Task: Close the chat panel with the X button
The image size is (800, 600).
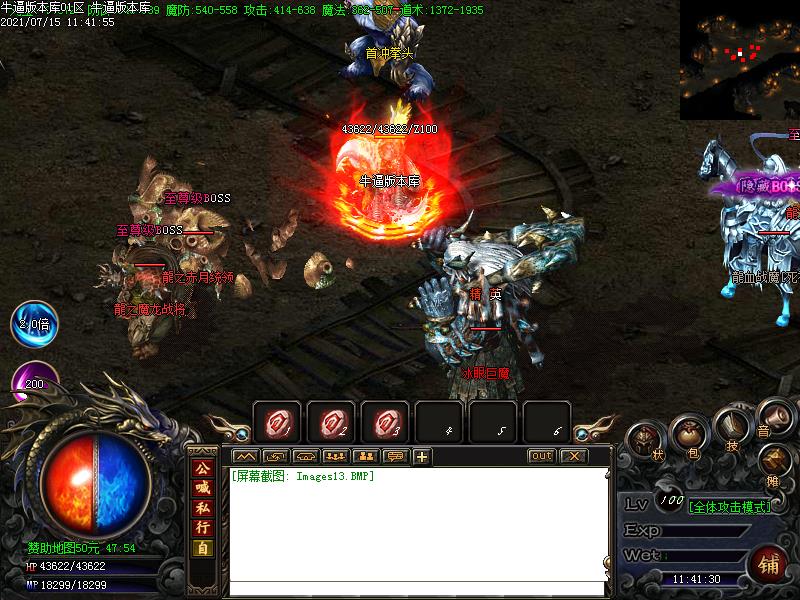Action: (x=572, y=456)
